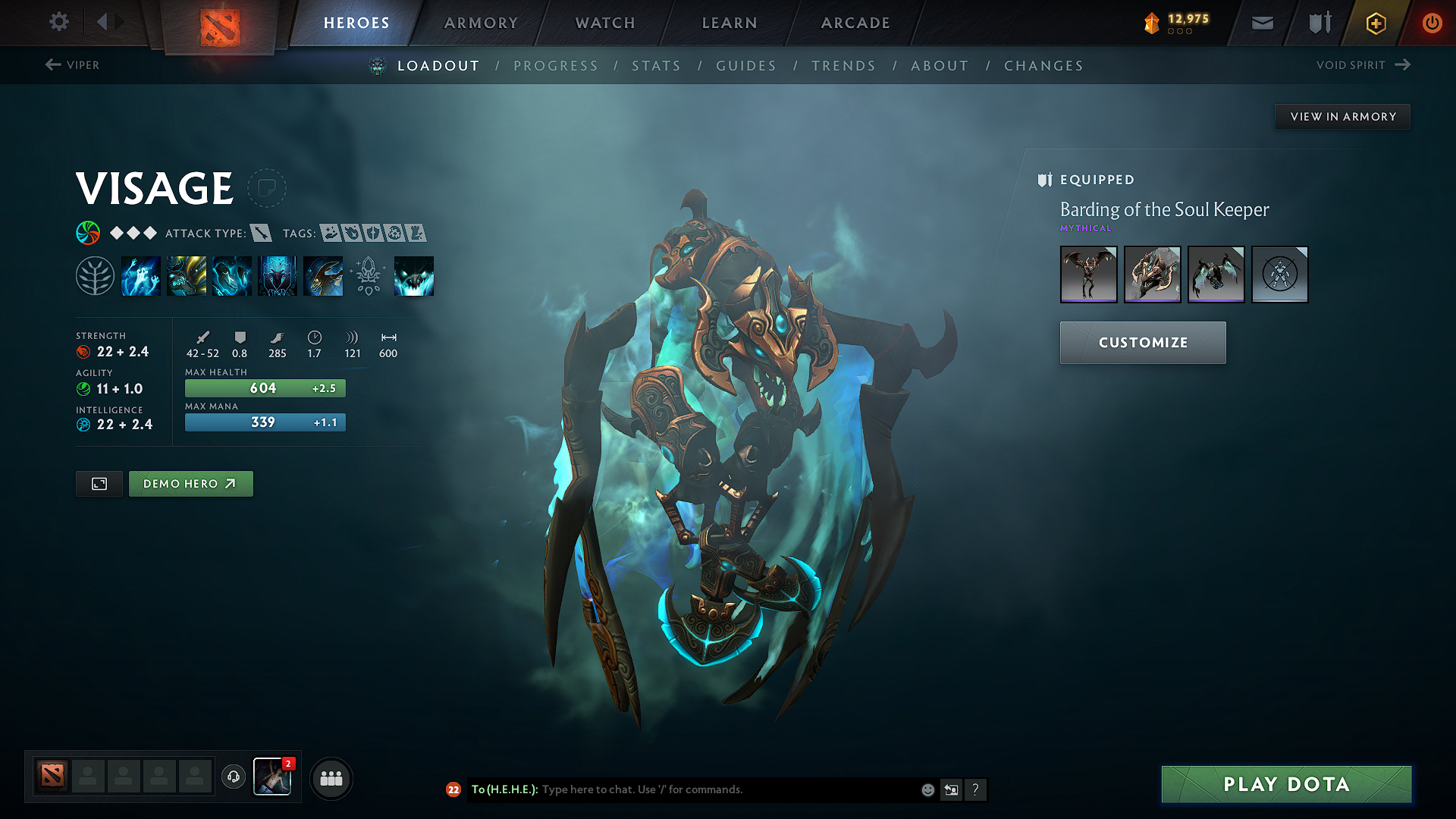This screenshot has height=819, width=1456.
Task: Click the DEMO HERO button
Action: point(190,483)
